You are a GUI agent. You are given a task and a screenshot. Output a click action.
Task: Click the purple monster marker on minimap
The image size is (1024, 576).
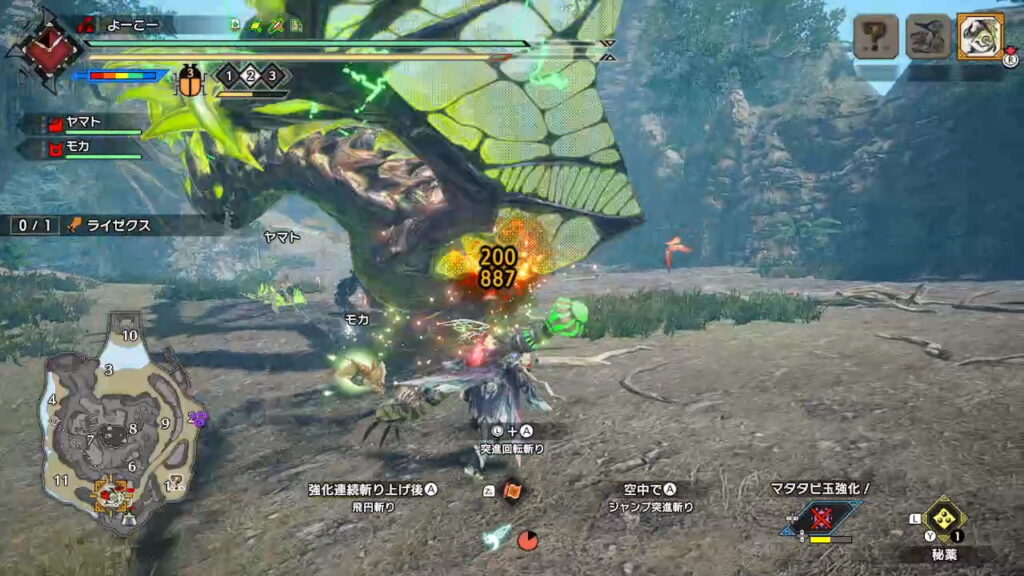197,419
